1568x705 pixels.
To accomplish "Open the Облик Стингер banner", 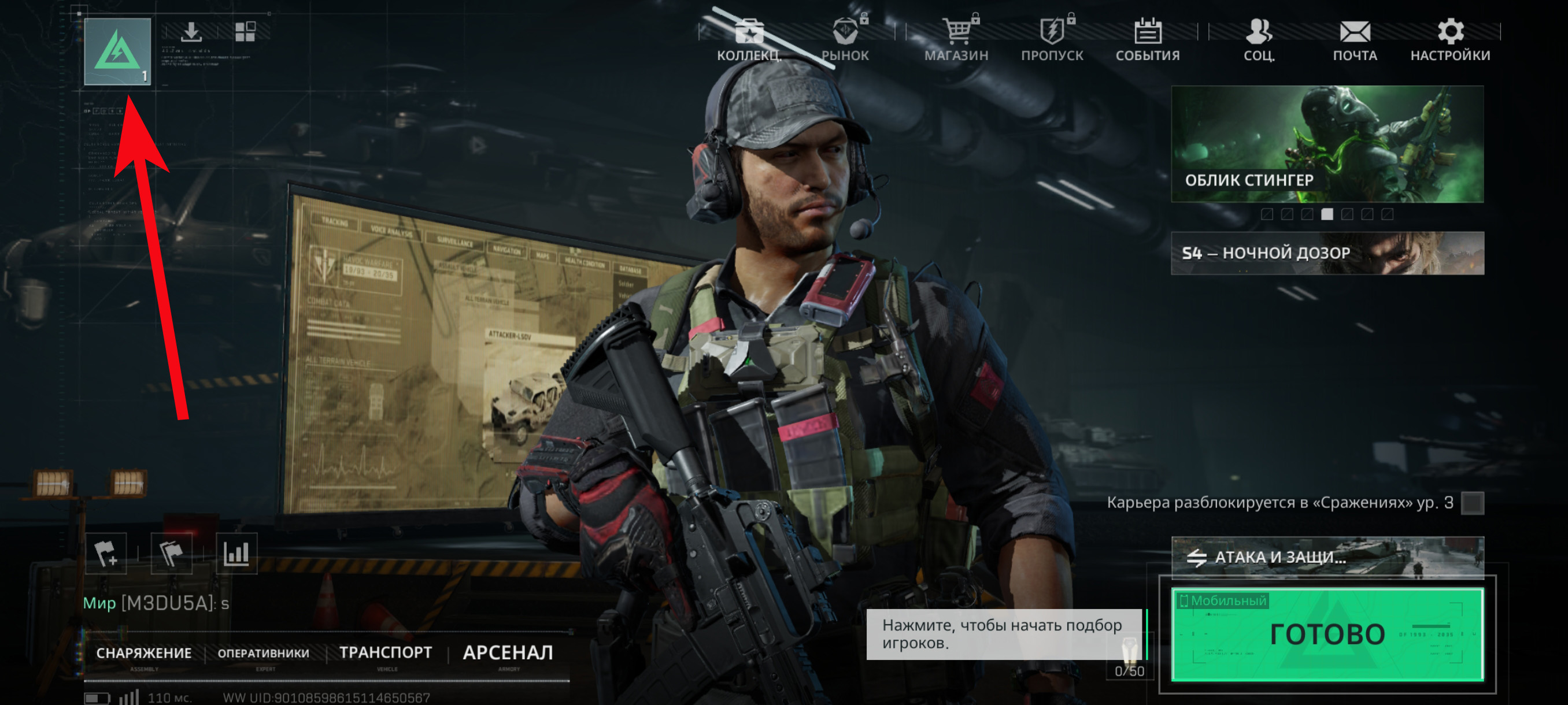I will (1327, 144).
